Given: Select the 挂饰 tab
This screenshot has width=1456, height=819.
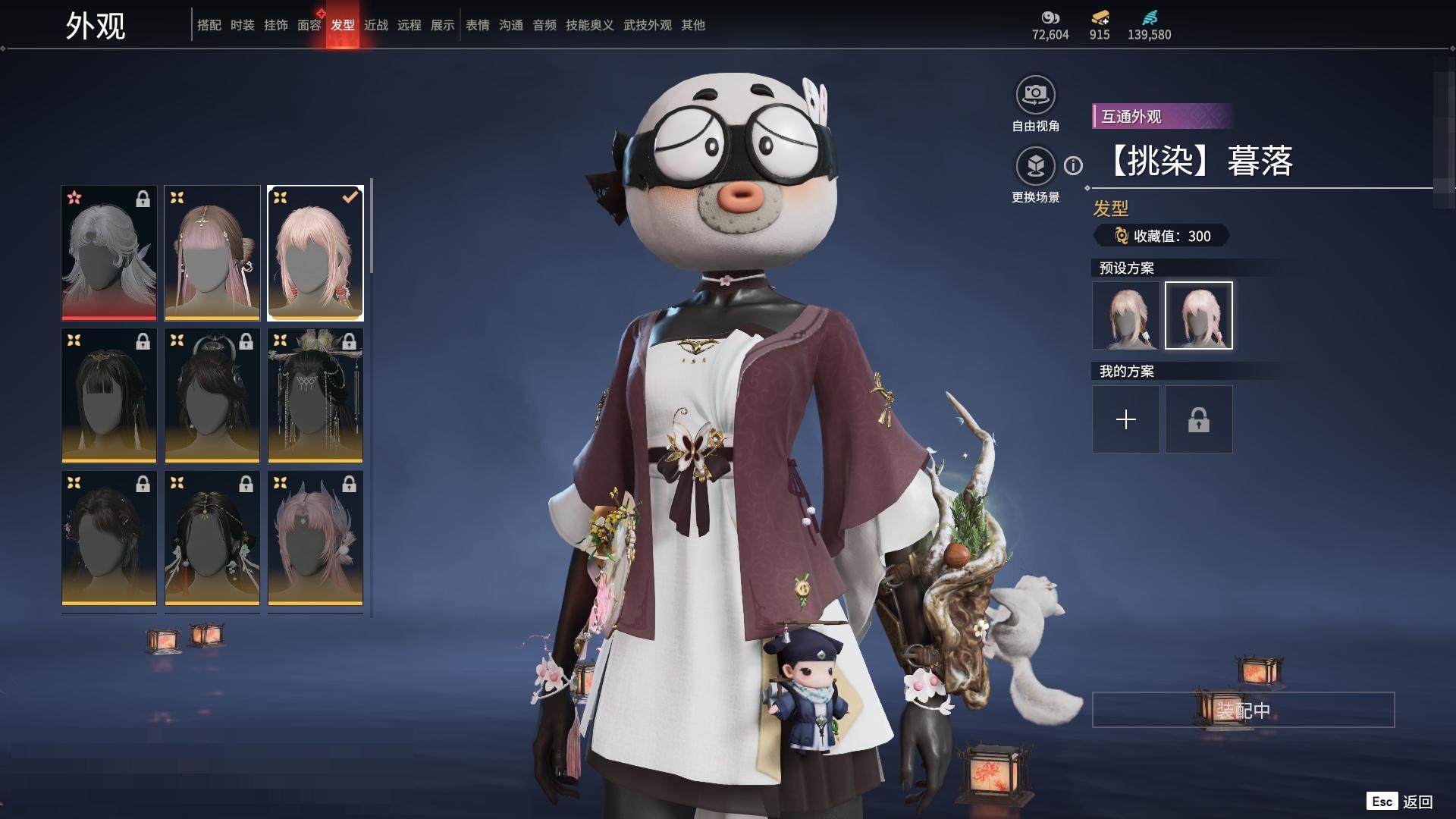Looking at the screenshot, I should point(275,25).
